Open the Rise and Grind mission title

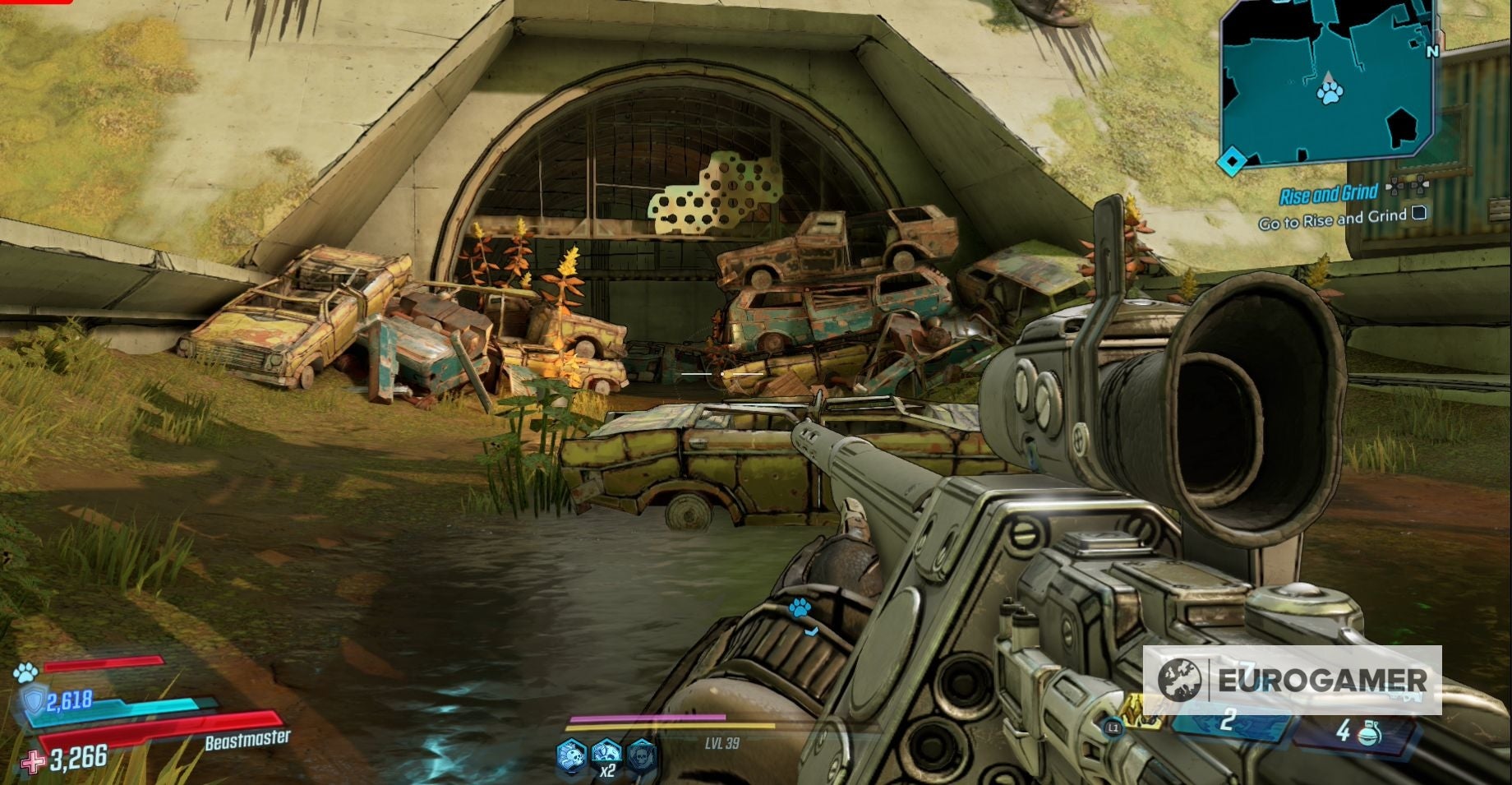(1330, 194)
